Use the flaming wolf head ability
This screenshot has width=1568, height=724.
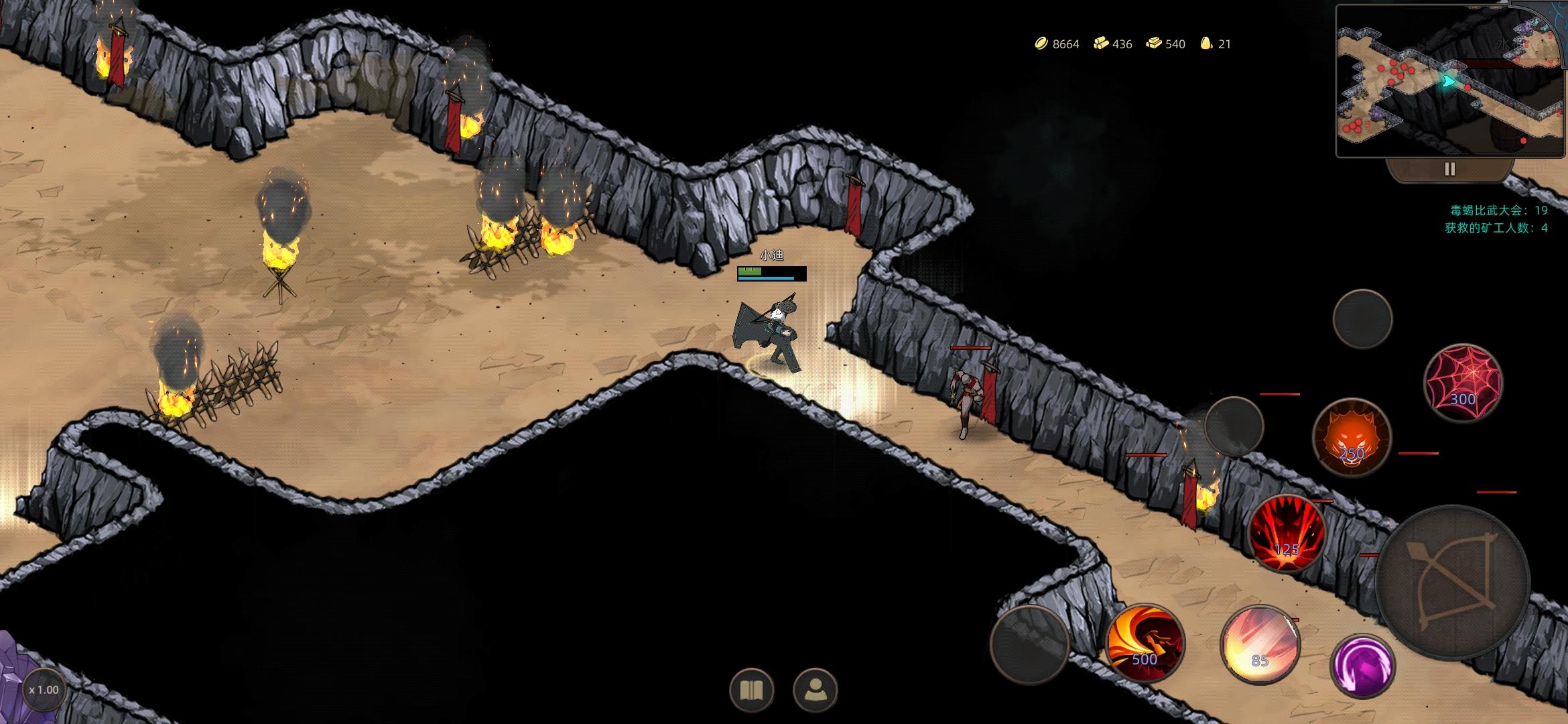pyautogui.click(x=1351, y=438)
